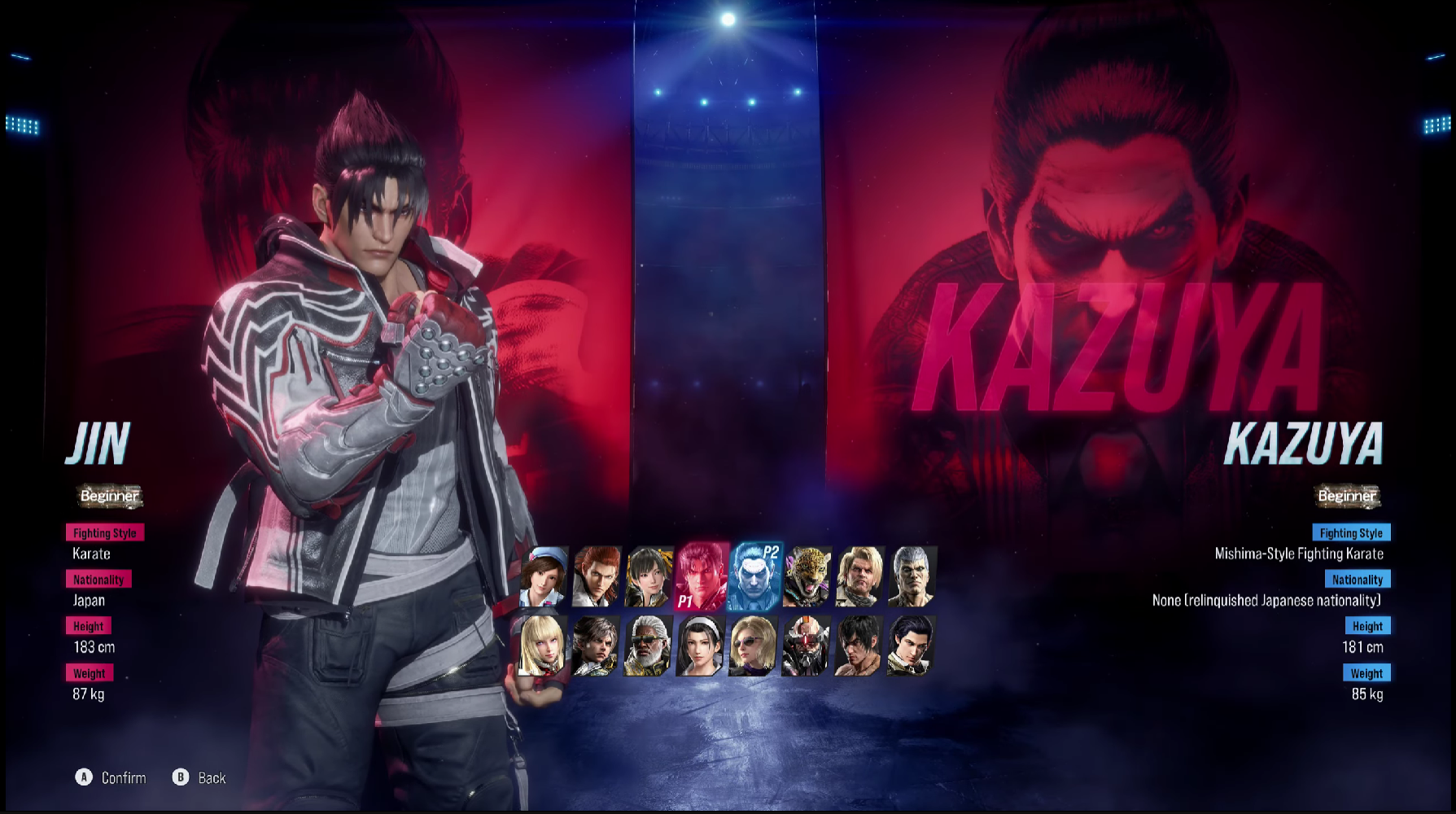This screenshot has width=1456, height=814.
Task: Select Bryan's portrait
Action: [x=911, y=578]
